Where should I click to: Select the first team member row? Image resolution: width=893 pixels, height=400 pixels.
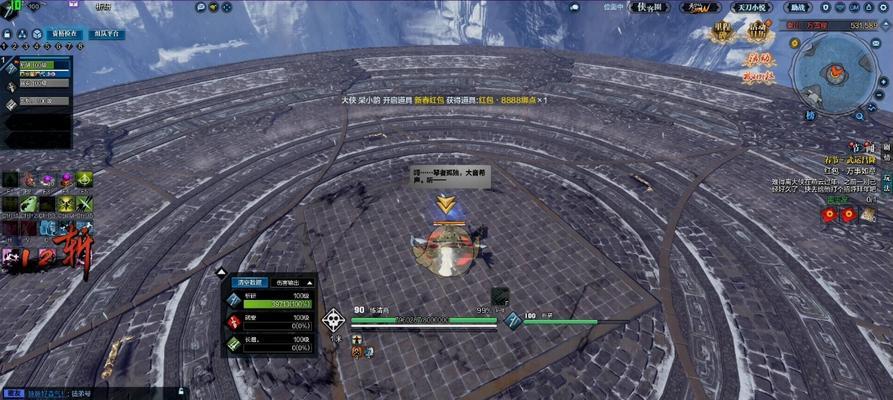36,65
